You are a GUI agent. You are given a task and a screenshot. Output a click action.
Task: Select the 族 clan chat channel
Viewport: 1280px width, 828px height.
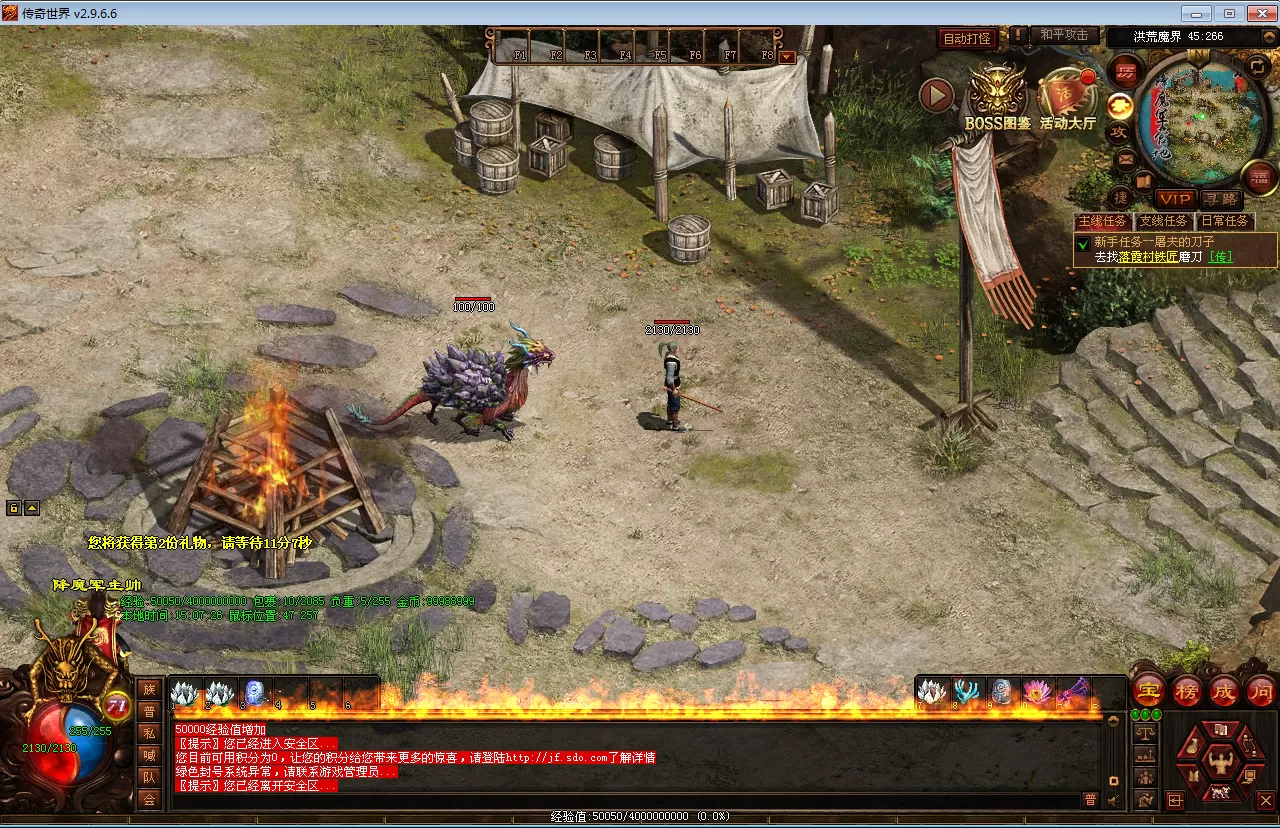(149, 689)
